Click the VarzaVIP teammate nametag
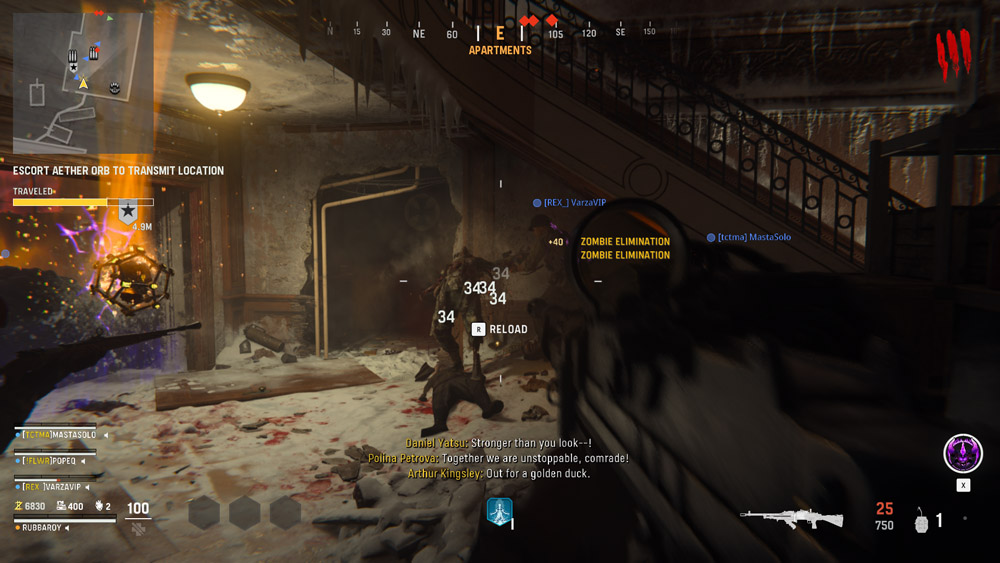 574,203
